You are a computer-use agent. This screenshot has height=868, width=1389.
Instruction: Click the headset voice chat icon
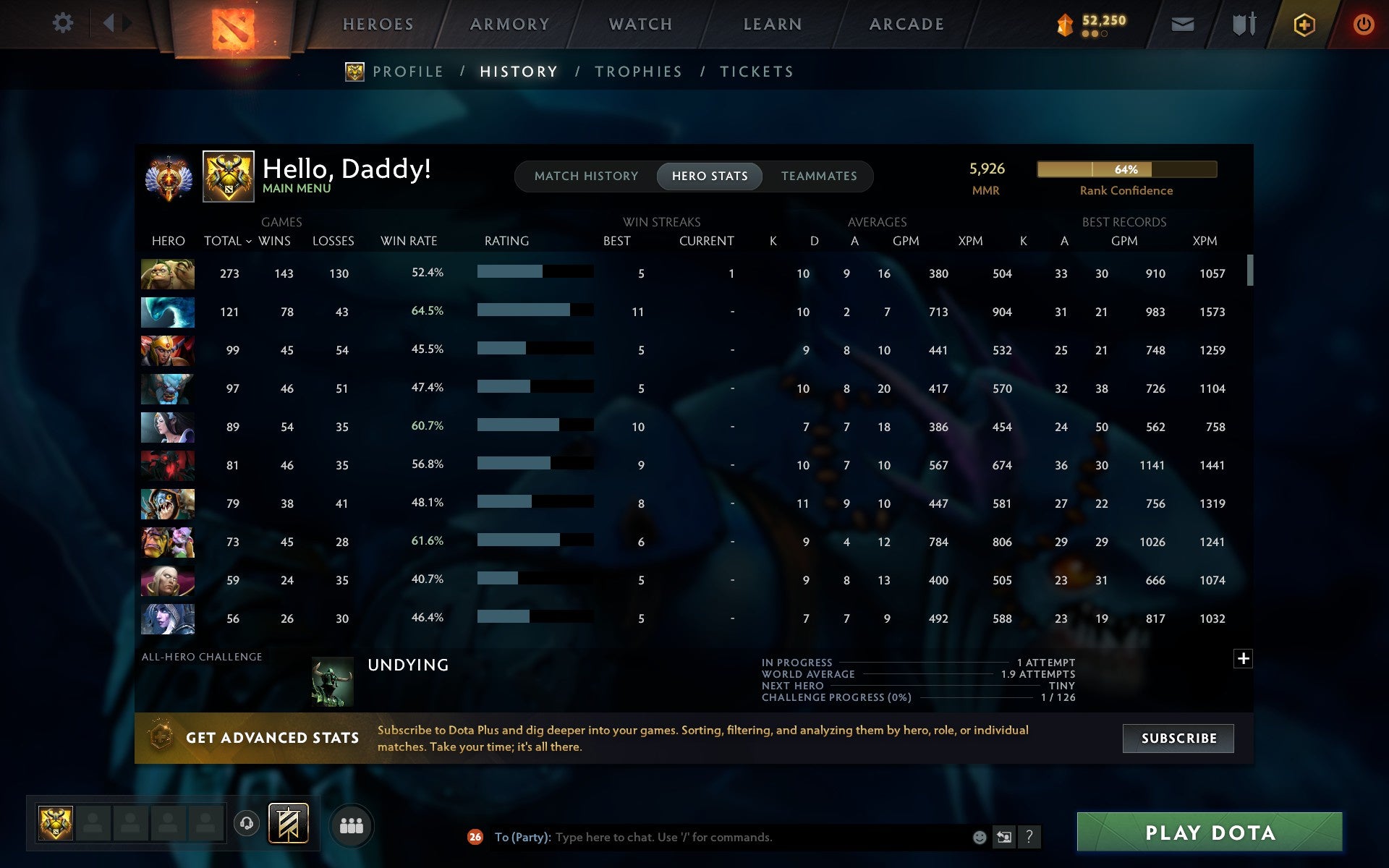(x=247, y=824)
